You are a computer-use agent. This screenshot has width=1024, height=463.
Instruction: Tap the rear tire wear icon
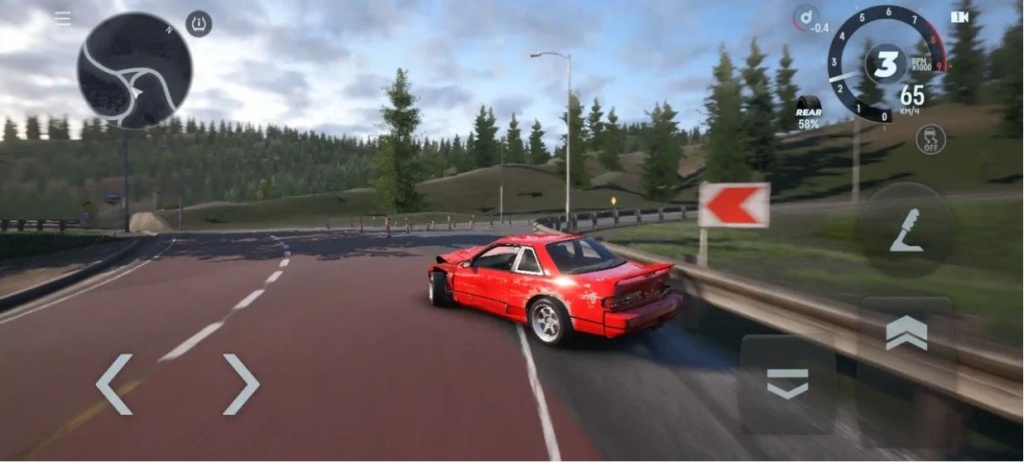808,112
